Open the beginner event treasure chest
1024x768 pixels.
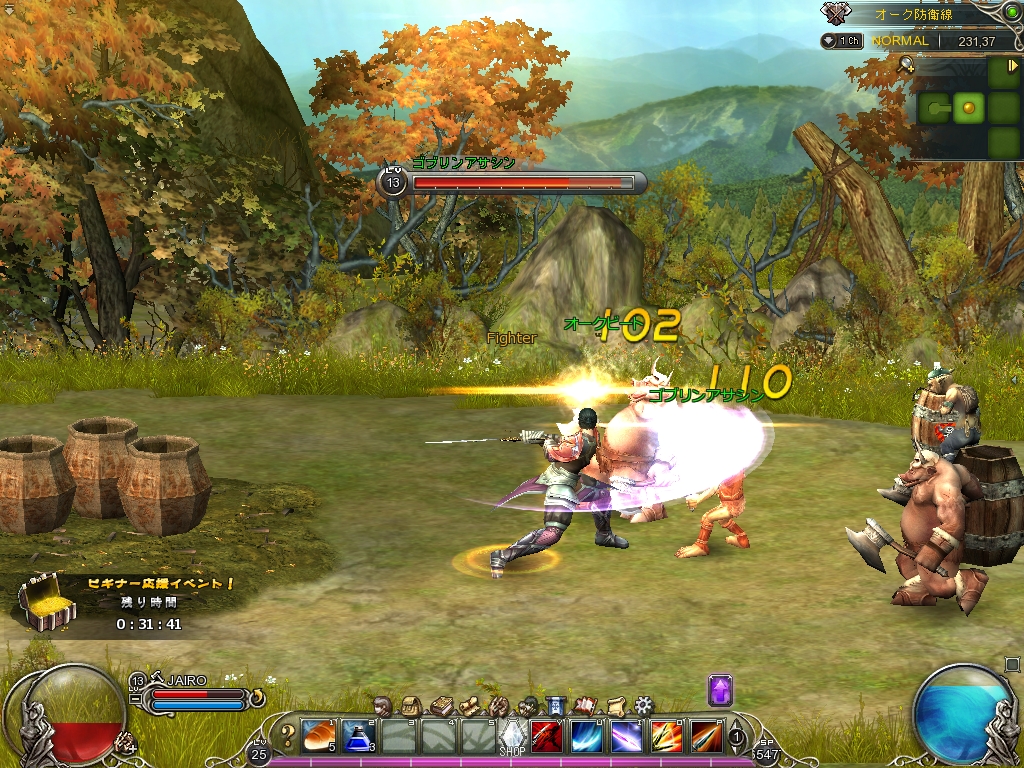[x=44, y=603]
